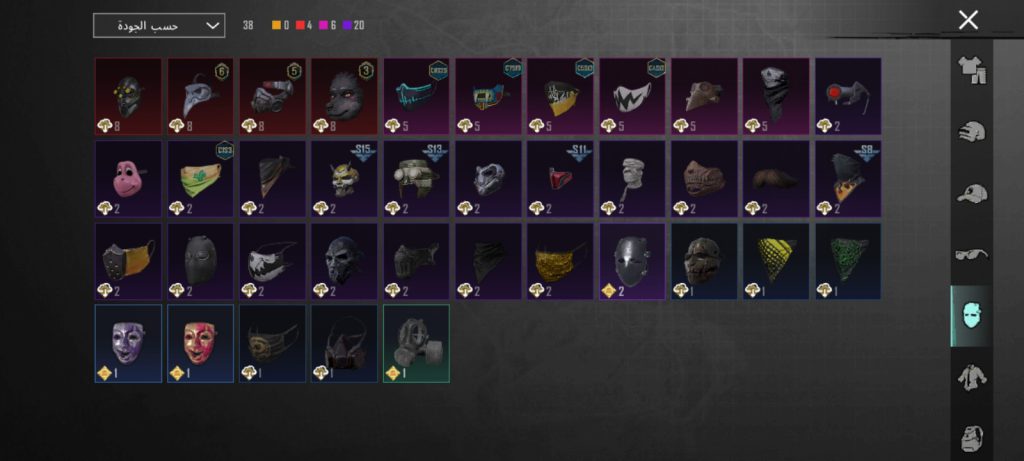Choose the gold sequin face mask
This screenshot has width=1024, height=461.
point(560,261)
